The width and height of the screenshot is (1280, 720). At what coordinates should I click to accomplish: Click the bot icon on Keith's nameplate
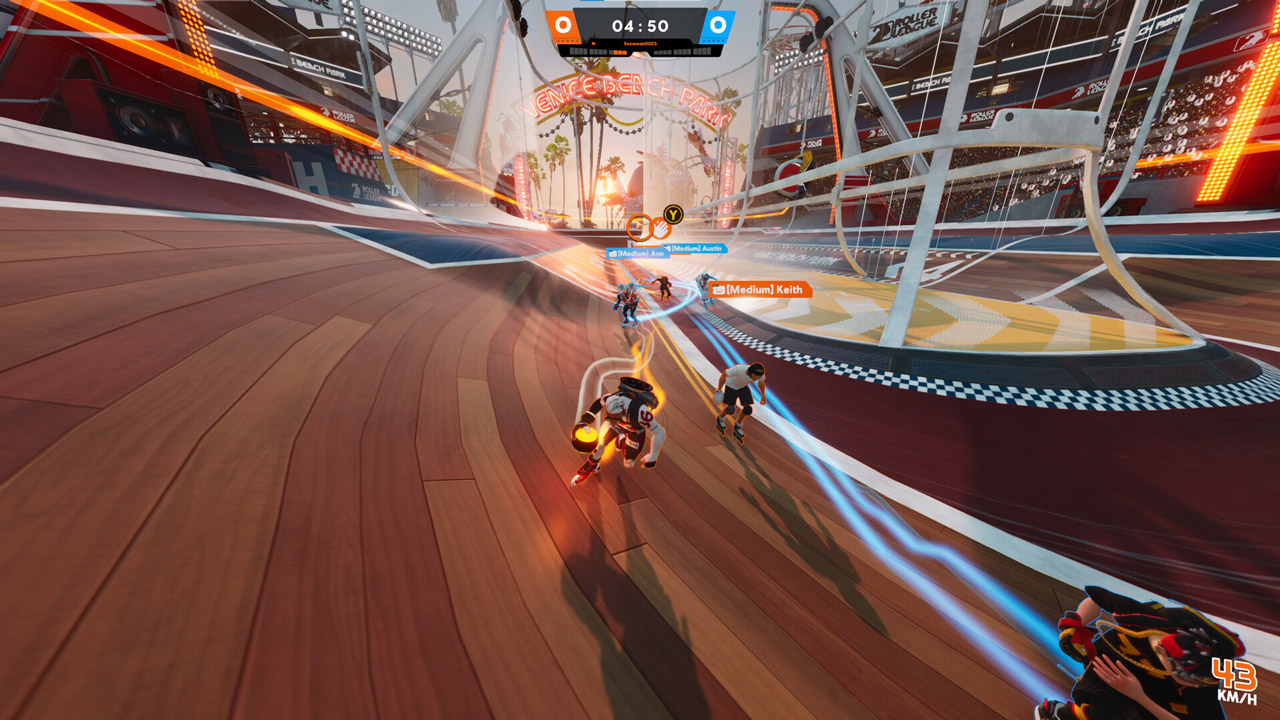click(719, 289)
